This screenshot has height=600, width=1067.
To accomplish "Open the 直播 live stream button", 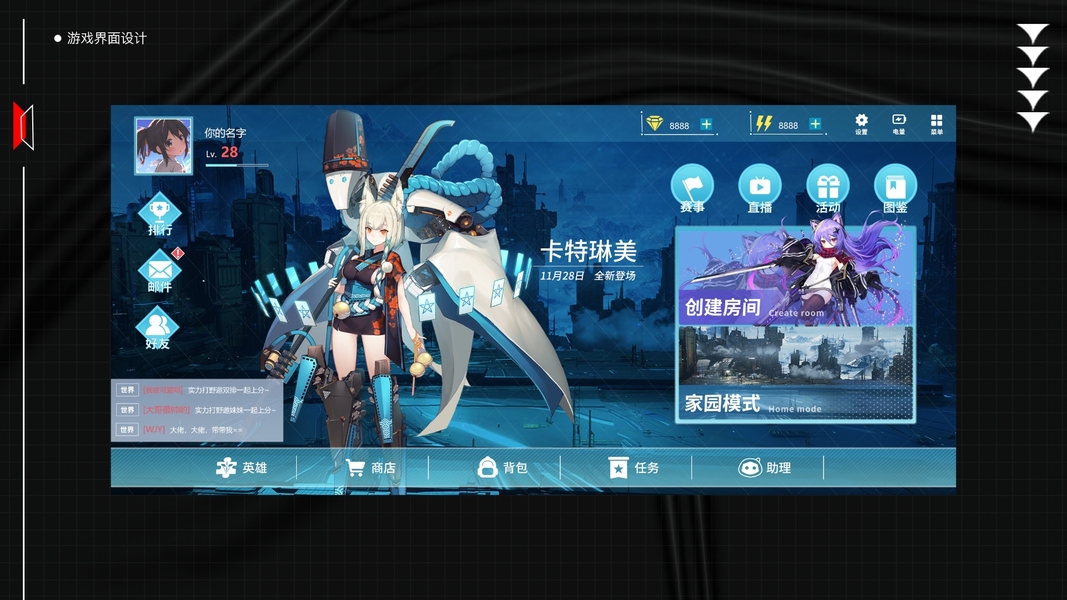I will point(760,187).
